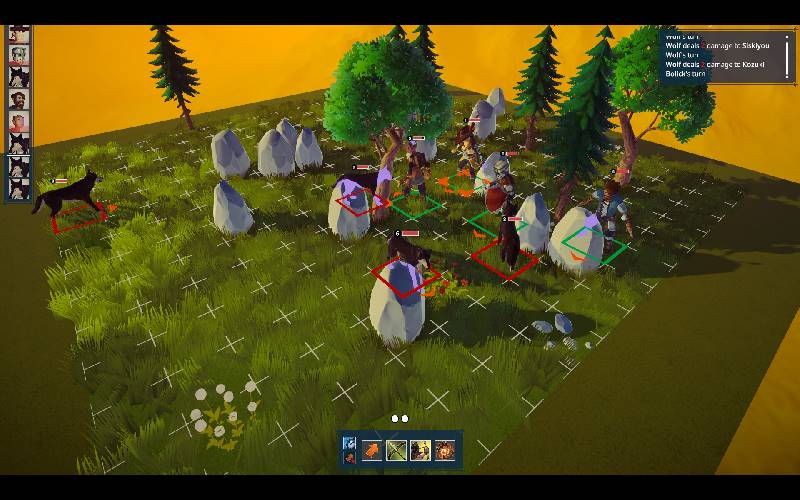Click the combat log scrollbar
This screenshot has width=800, height=500.
point(787,55)
